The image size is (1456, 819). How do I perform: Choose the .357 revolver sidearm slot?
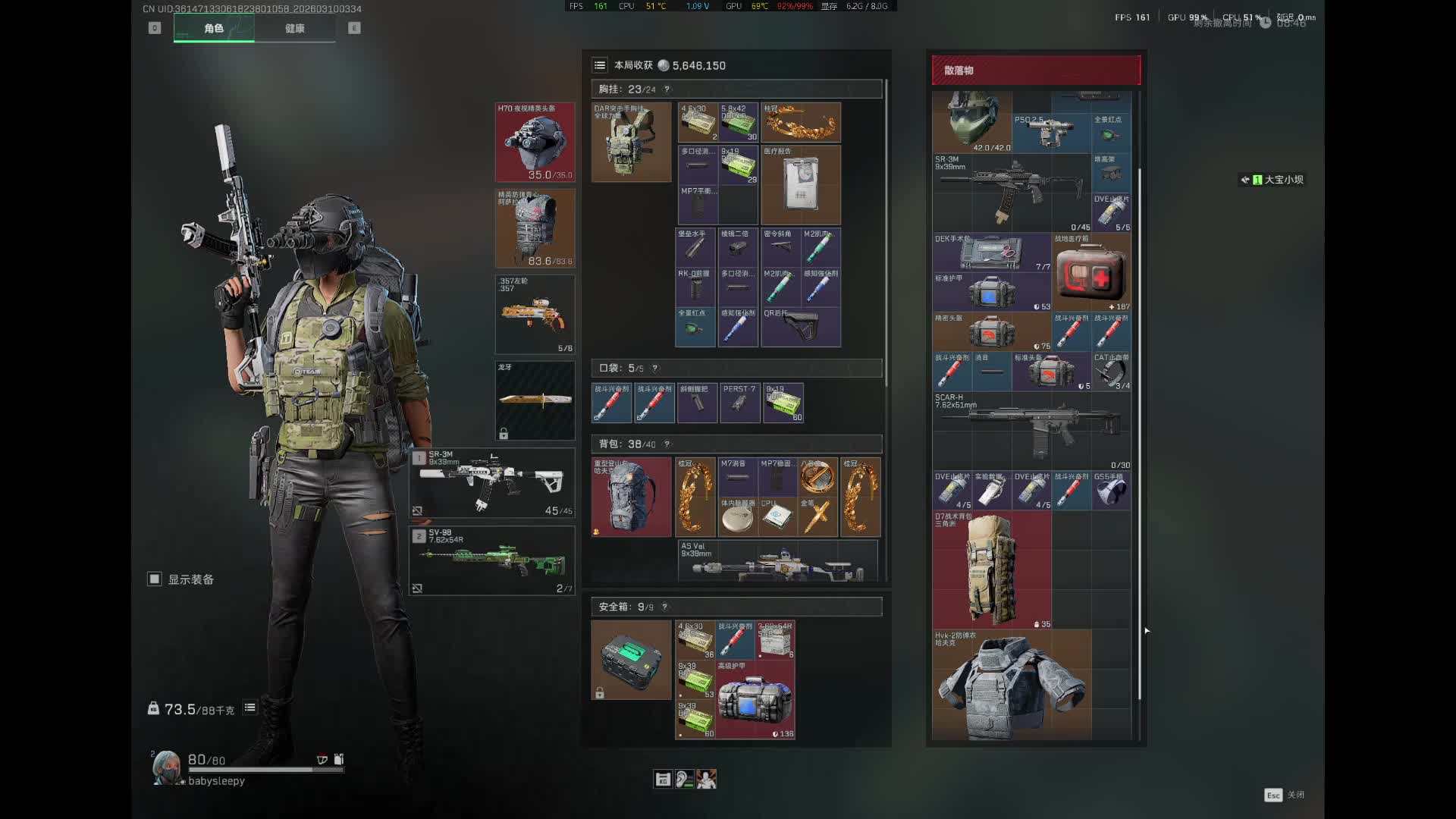535,314
